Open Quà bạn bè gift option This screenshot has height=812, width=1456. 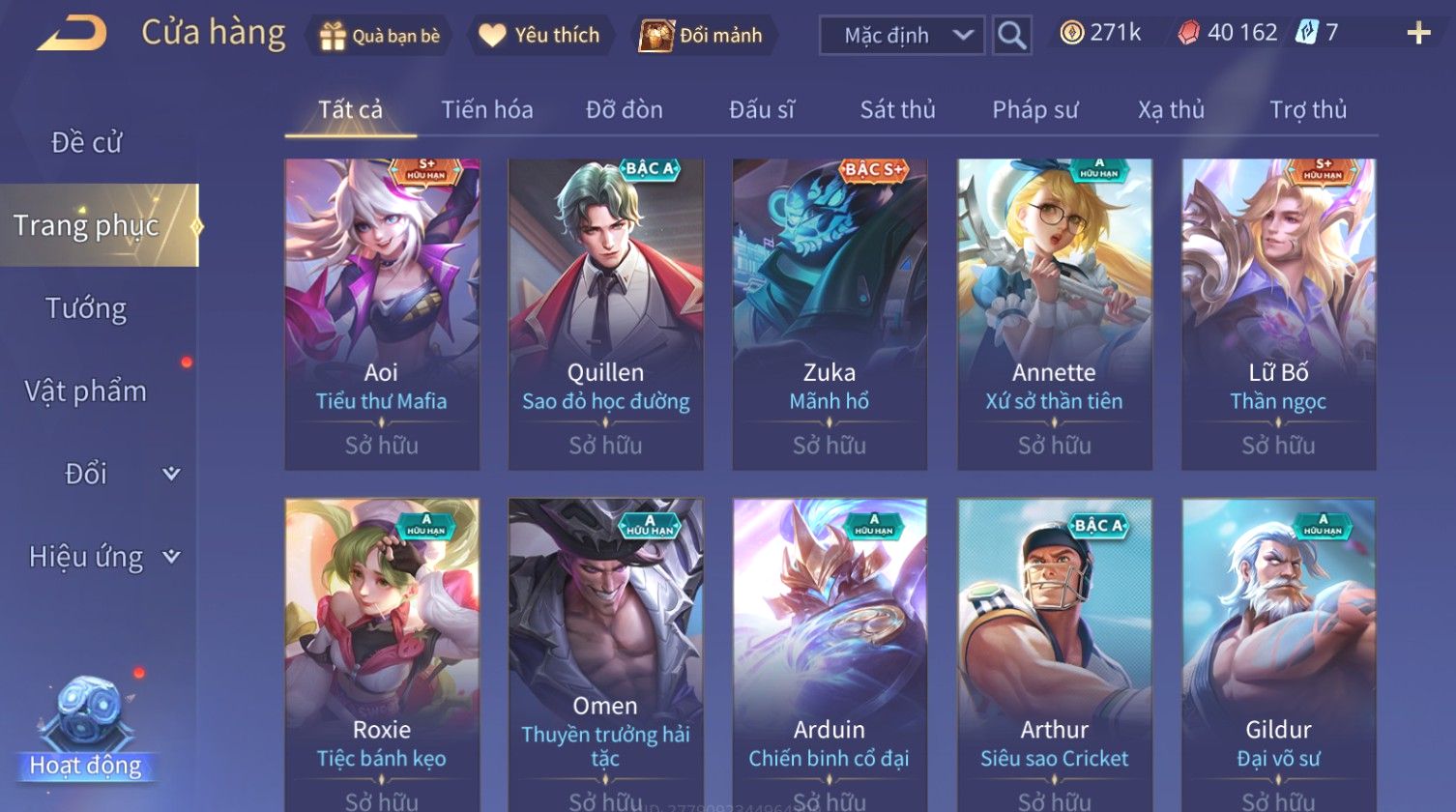pos(380,36)
